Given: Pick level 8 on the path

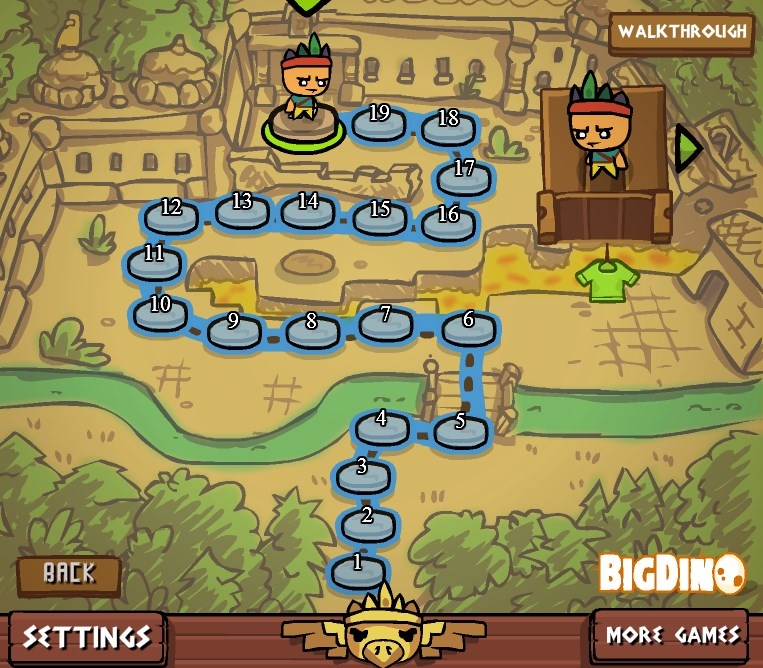Looking at the screenshot, I should click(x=312, y=328).
